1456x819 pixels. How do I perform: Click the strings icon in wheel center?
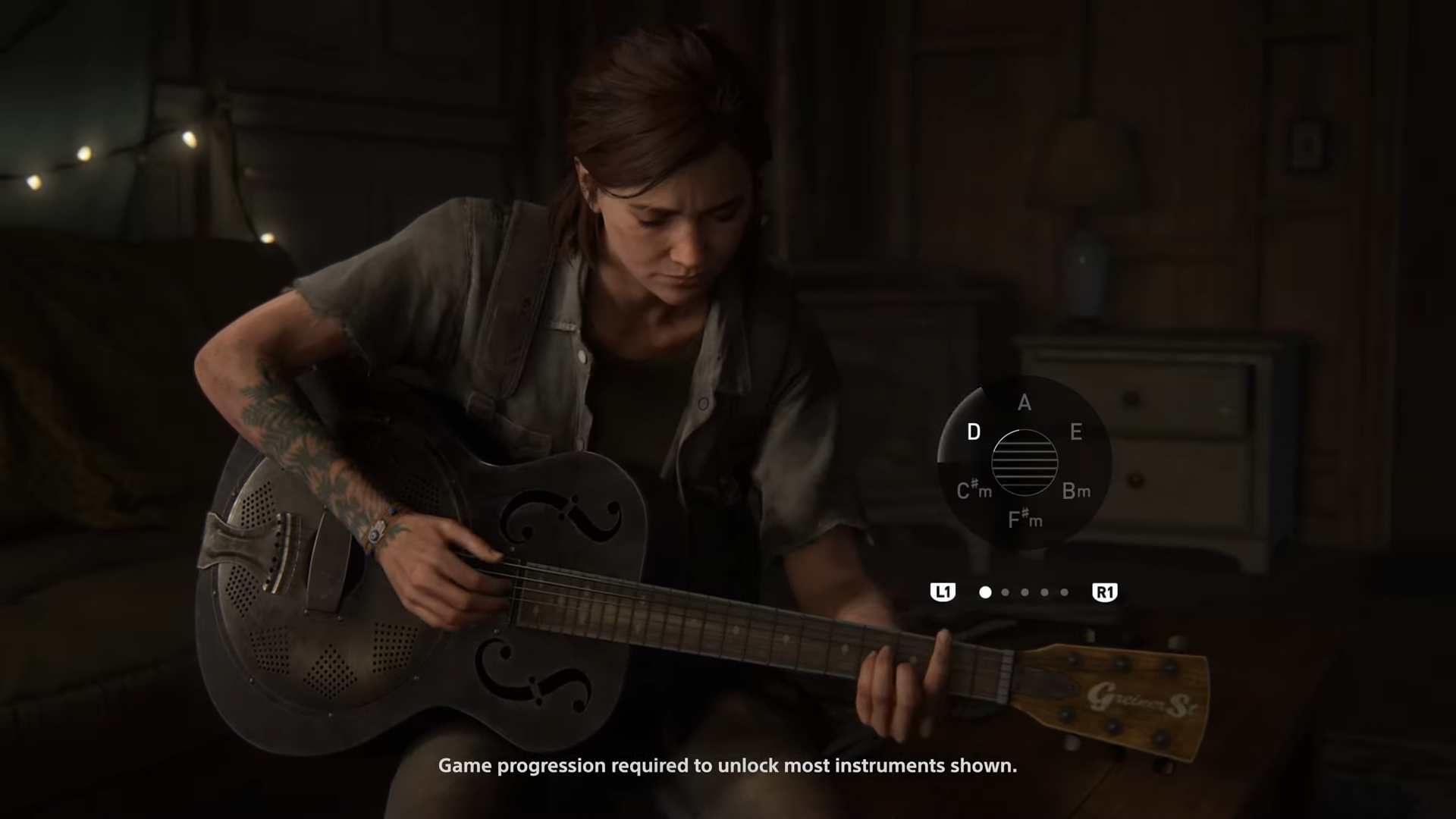1025,462
